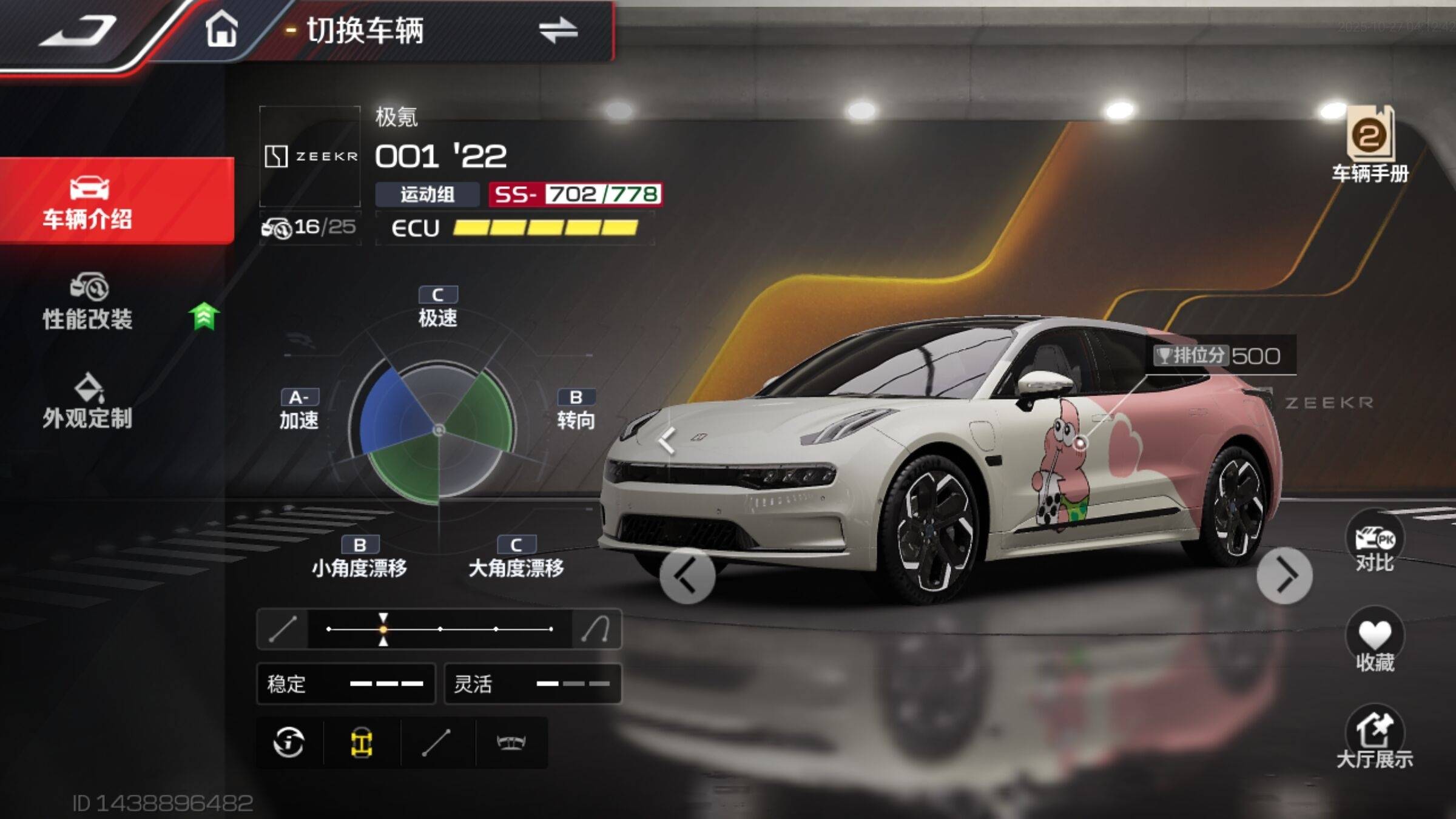Show the next car with right arrow
The image size is (1456, 819).
[1284, 576]
